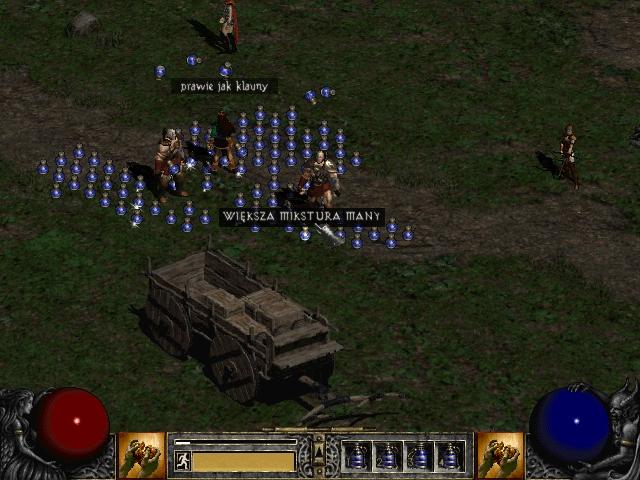Expand the mini panel arrow button

coord(319,441)
